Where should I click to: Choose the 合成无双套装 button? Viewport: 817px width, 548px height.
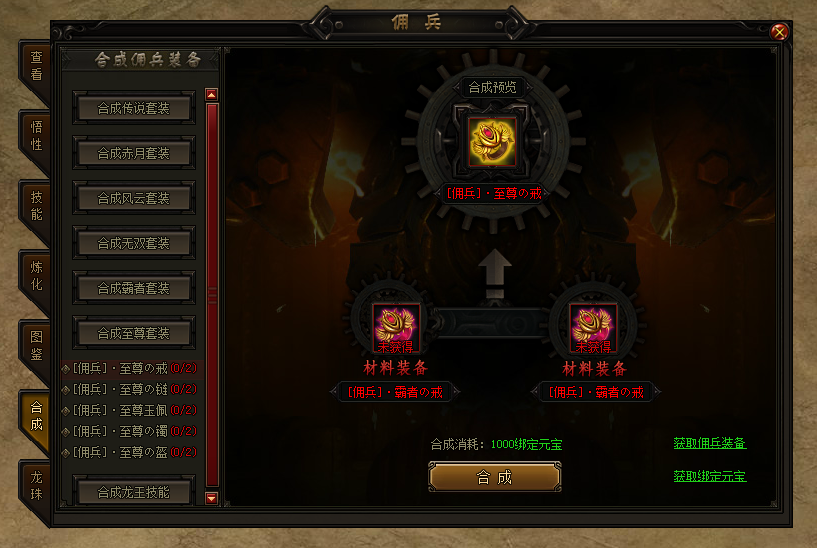click(133, 243)
